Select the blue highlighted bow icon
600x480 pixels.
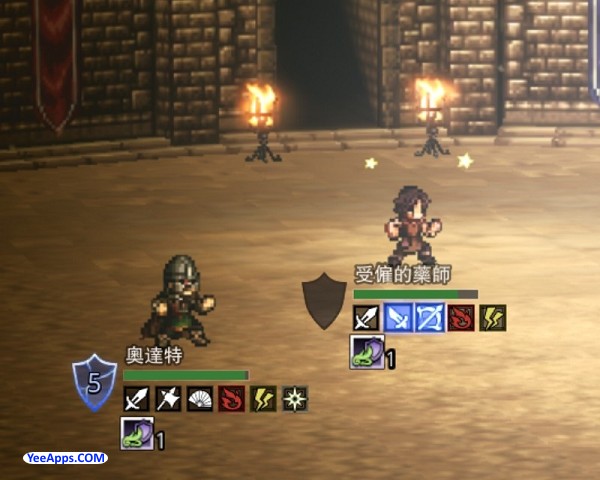click(x=430, y=318)
